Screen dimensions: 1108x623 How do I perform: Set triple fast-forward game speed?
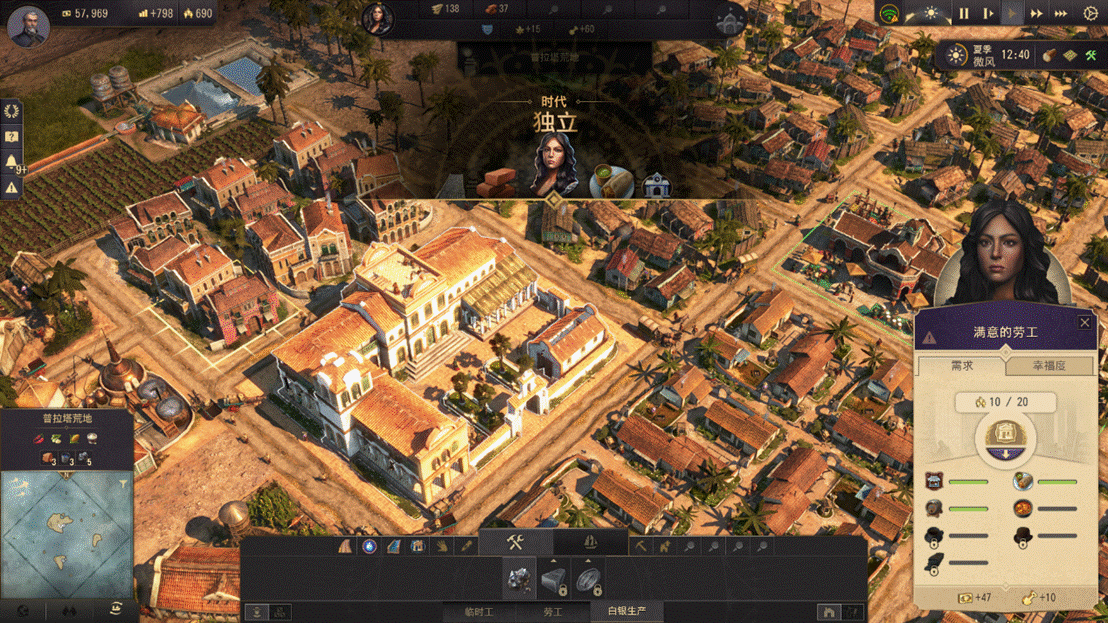coord(1061,14)
